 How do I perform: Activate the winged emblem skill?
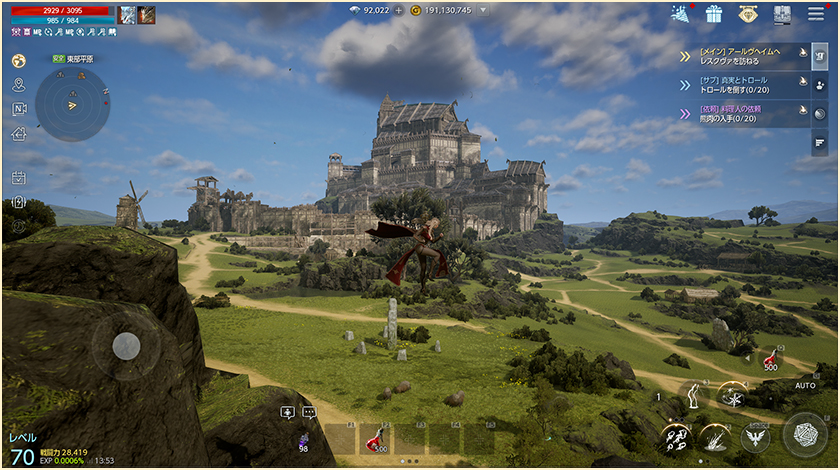click(755, 437)
